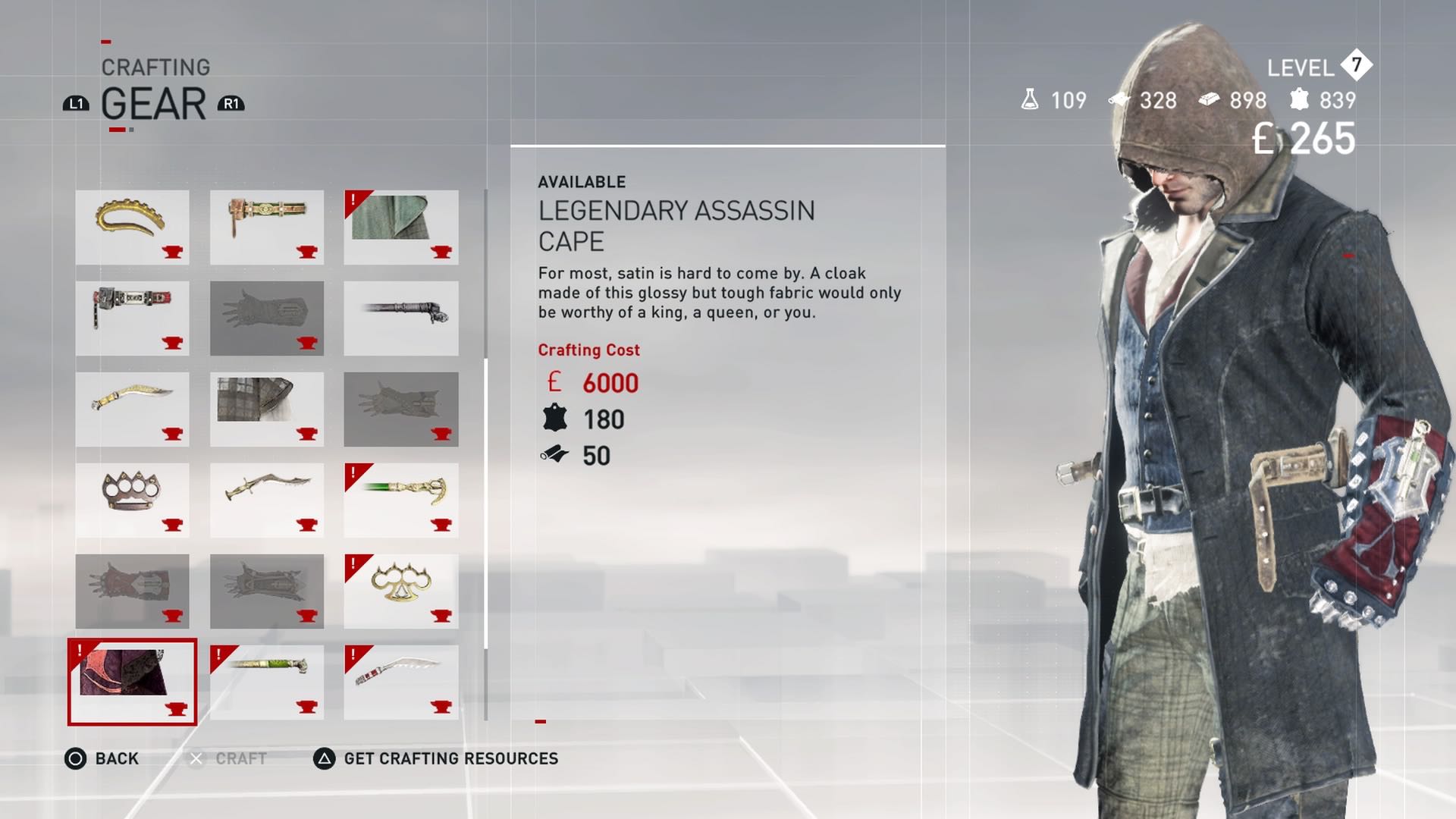This screenshot has width=1456, height=819.
Task: Pick the red and black belt slot
Action: (132, 318)
